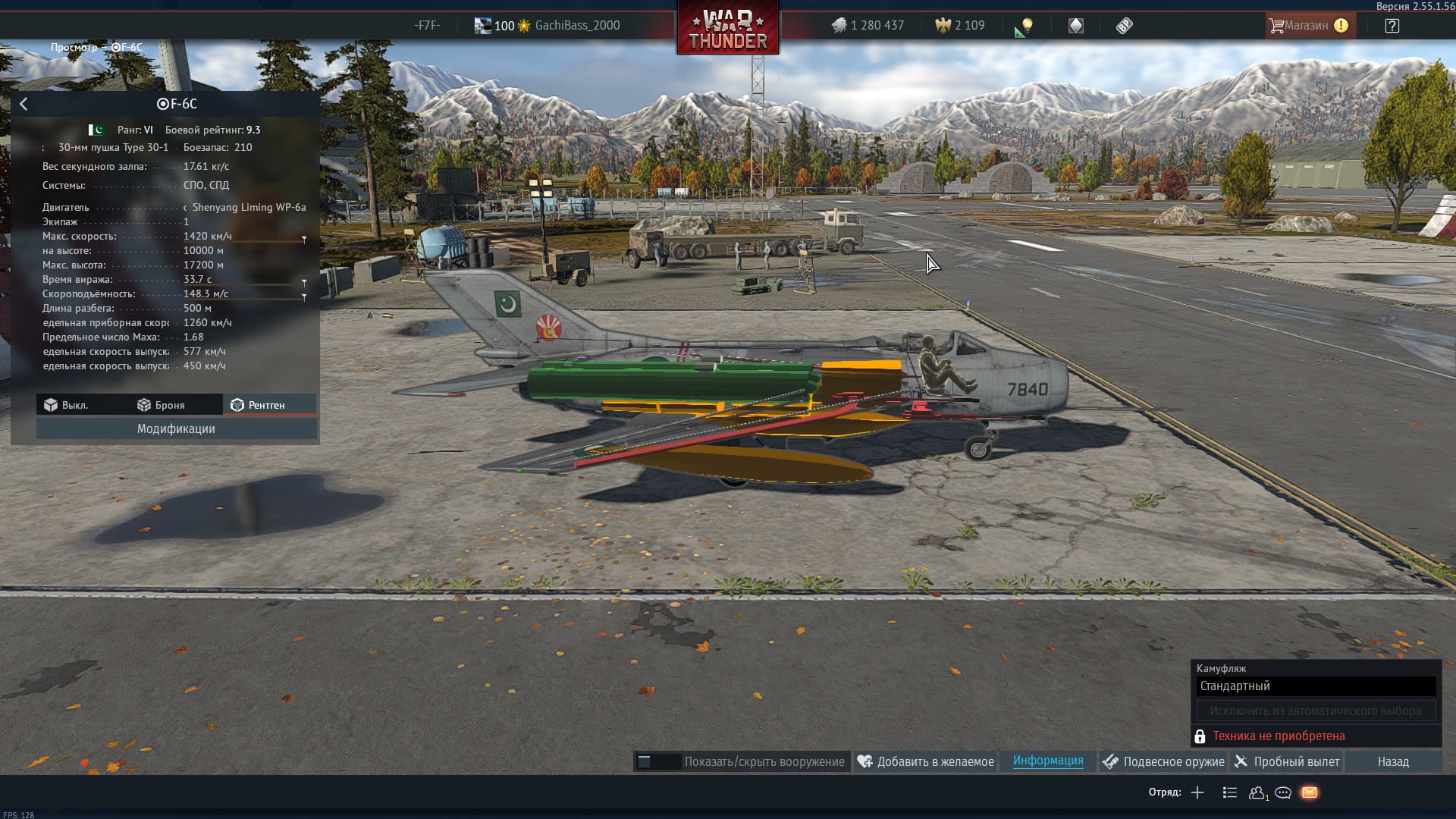Open the chat speech bubble icon

(1283, 792)
